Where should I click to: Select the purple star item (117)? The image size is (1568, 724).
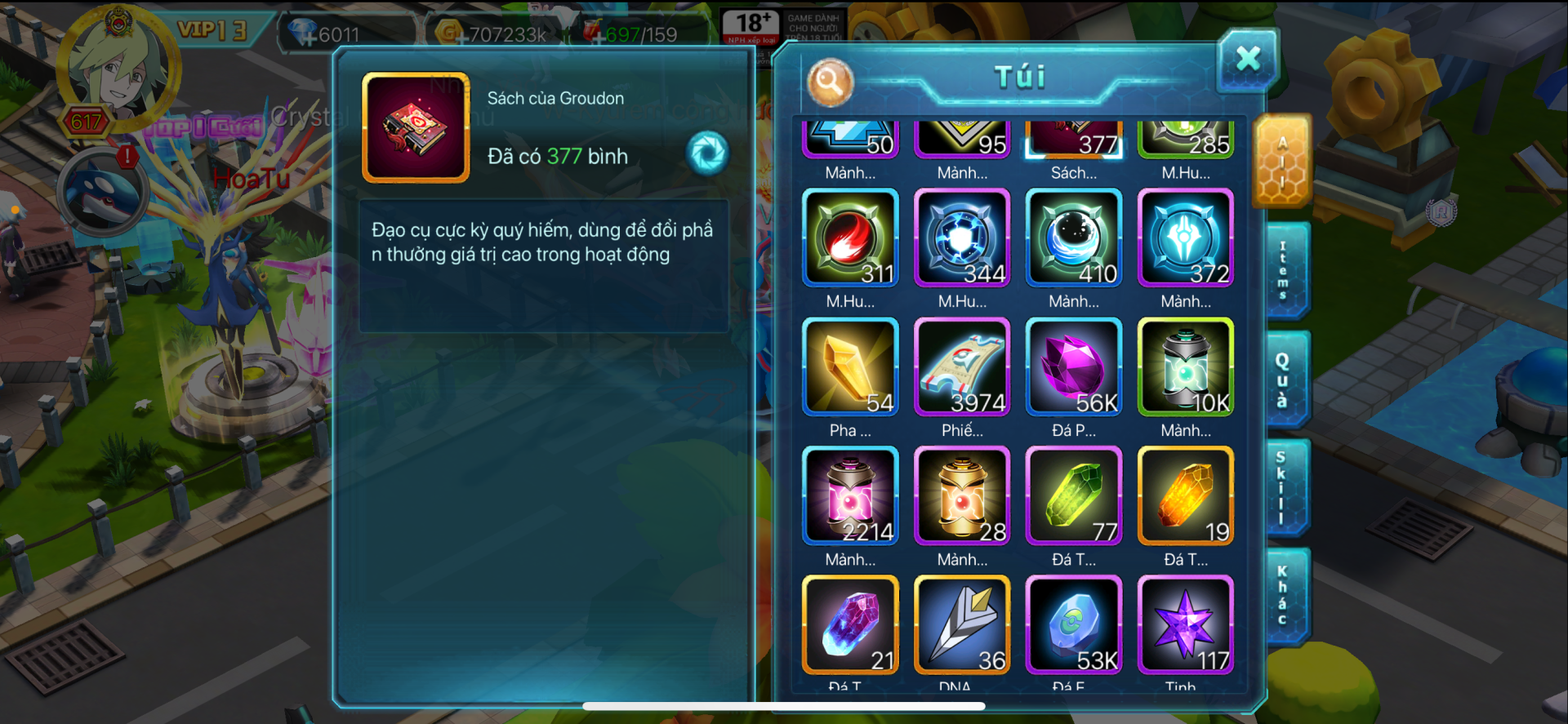[1186, 624]
